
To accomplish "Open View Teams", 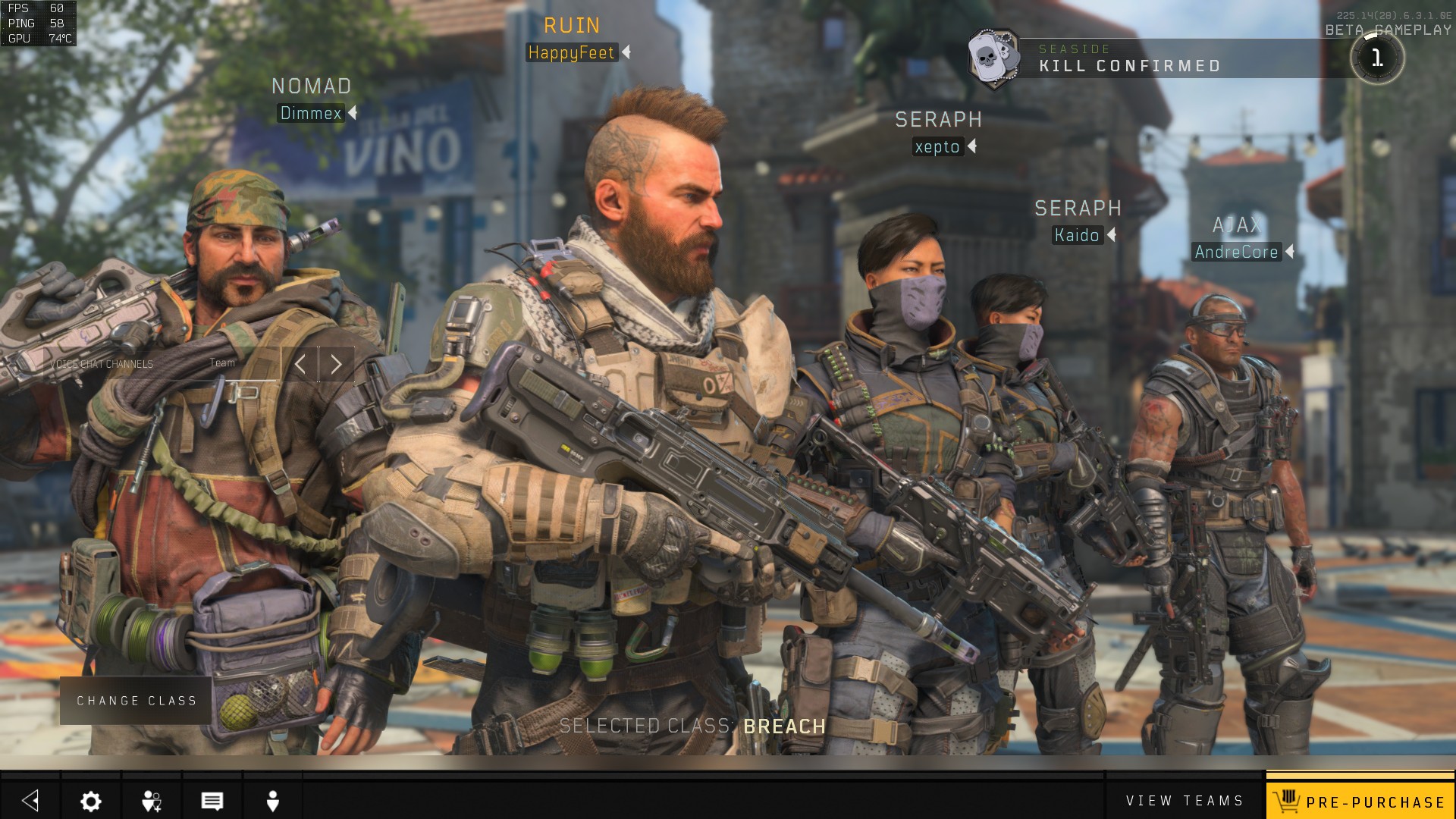I will tap(1185, 801).
